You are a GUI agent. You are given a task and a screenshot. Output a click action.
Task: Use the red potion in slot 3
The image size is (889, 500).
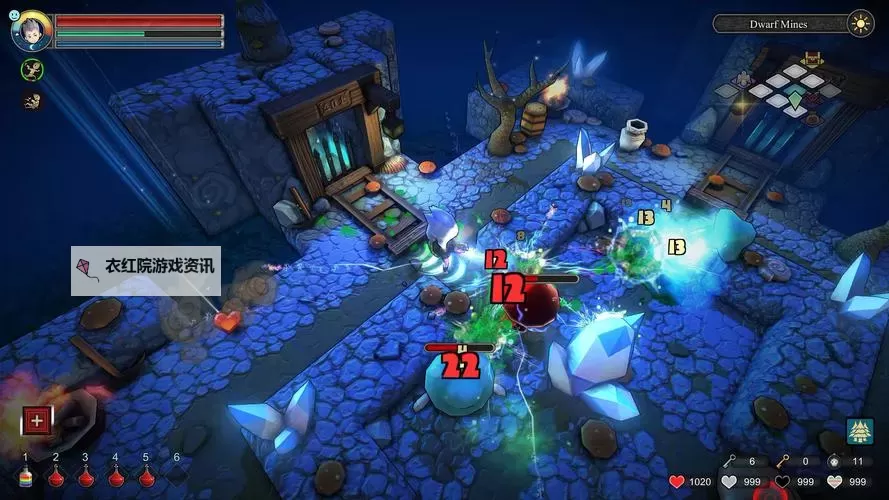(x=86, y=476)
